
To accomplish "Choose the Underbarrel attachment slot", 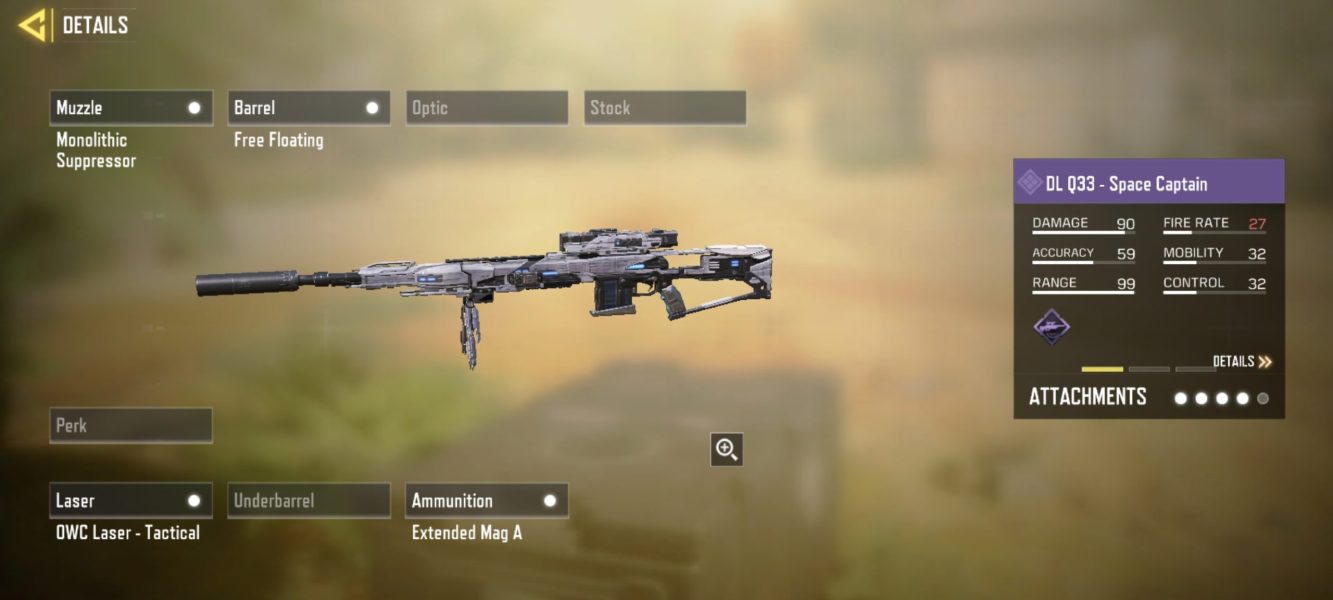I will [308, 501].
